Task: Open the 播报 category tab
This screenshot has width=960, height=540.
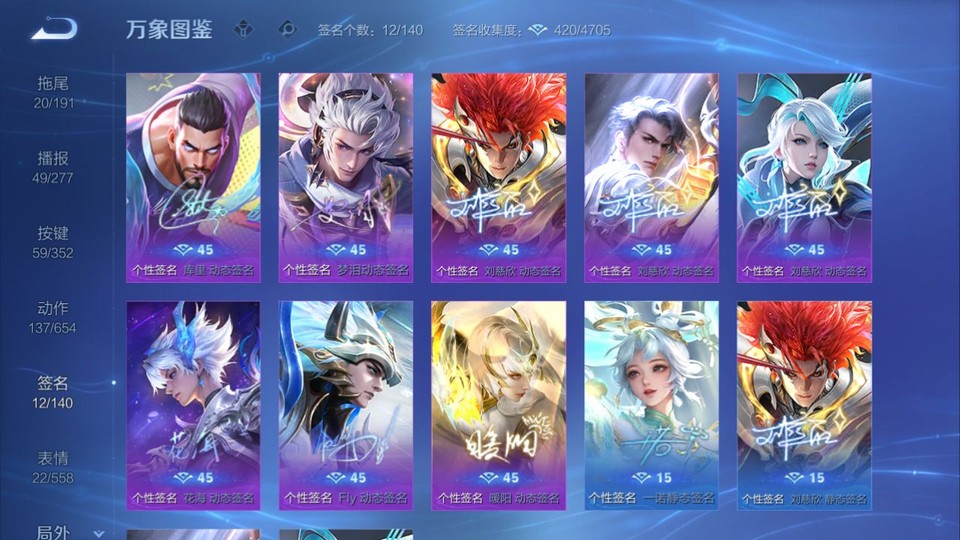Action: point(53,167)
